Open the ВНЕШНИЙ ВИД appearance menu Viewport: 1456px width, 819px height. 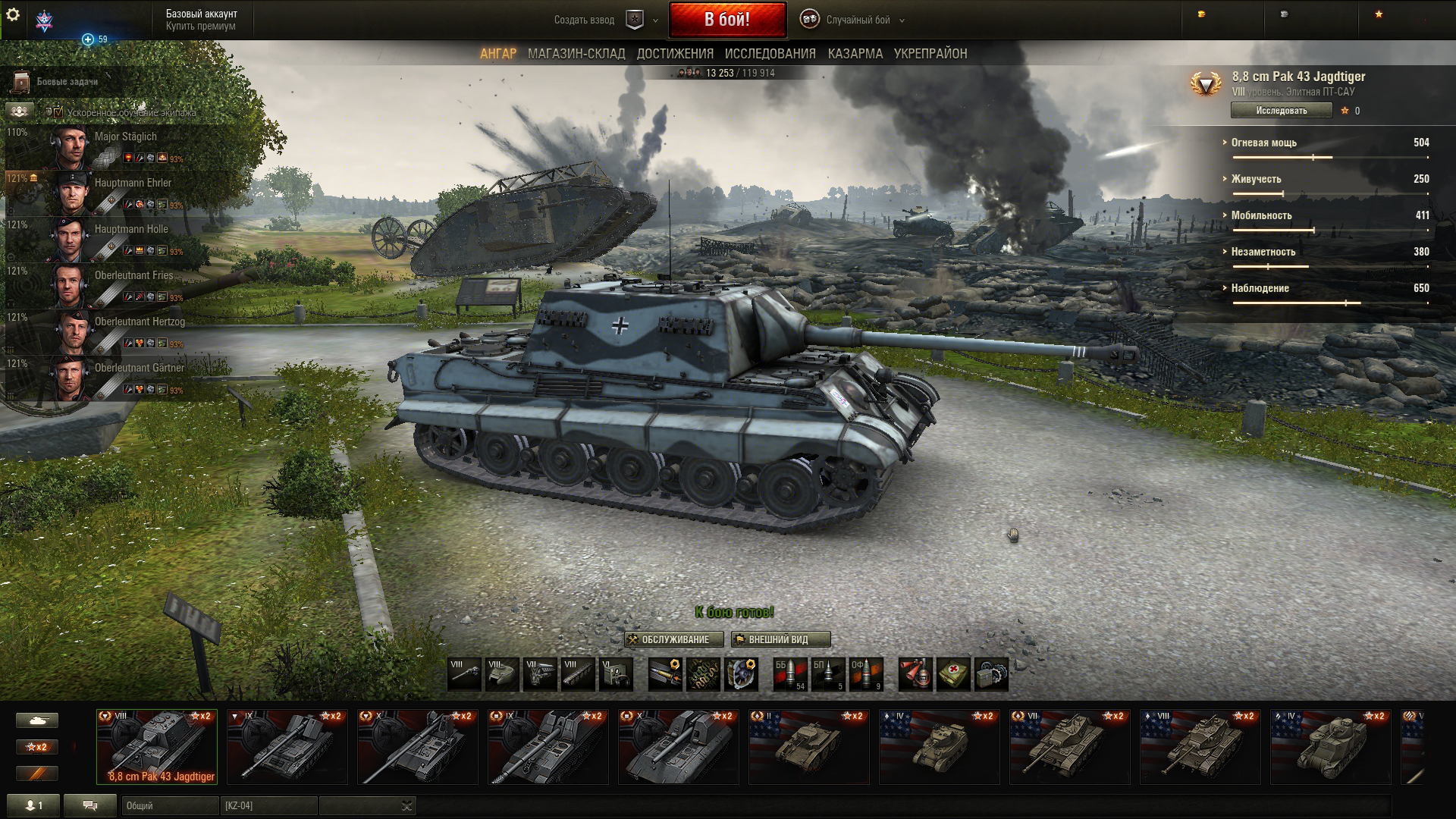pos(780,640)
